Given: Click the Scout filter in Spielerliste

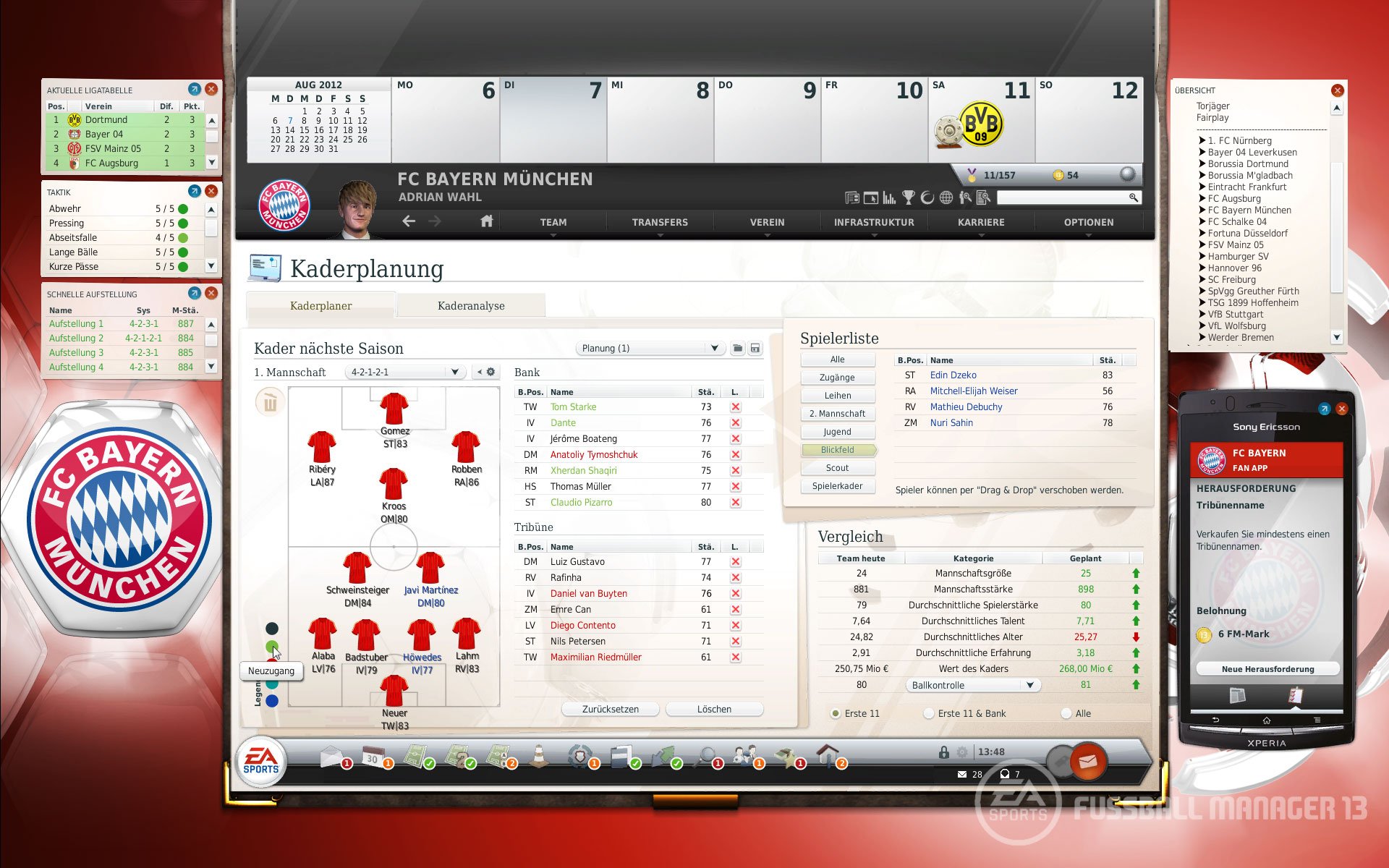Looking at the screenshot, I should point(837,467).
